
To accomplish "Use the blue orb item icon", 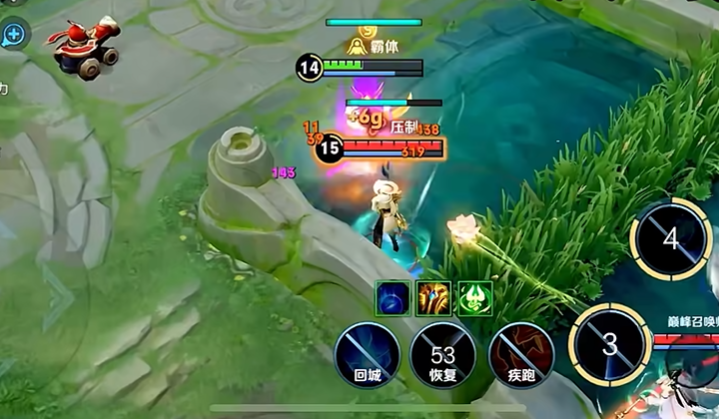I will point(392,298).
